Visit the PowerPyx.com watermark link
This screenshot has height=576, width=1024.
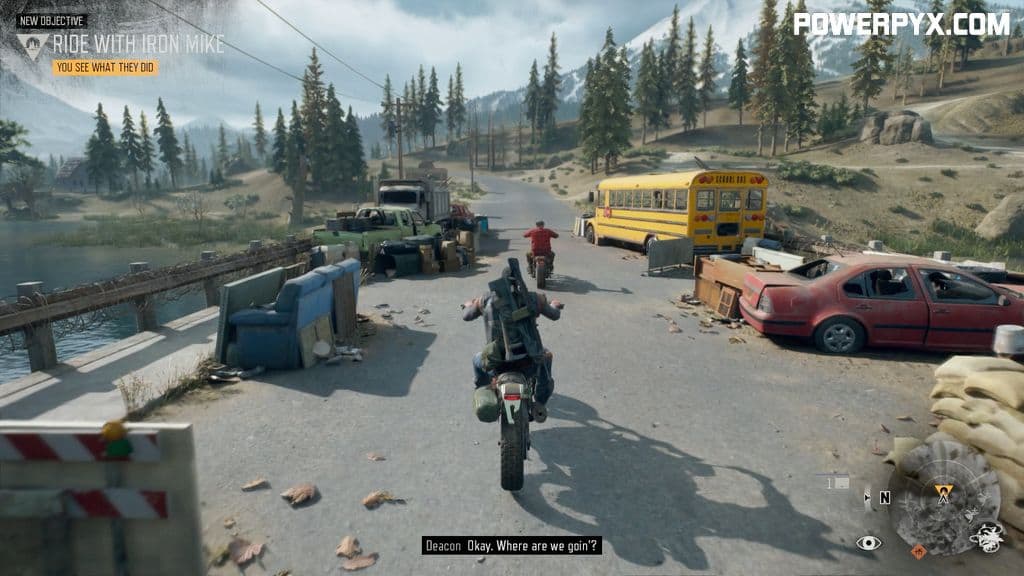coord(901,23)
